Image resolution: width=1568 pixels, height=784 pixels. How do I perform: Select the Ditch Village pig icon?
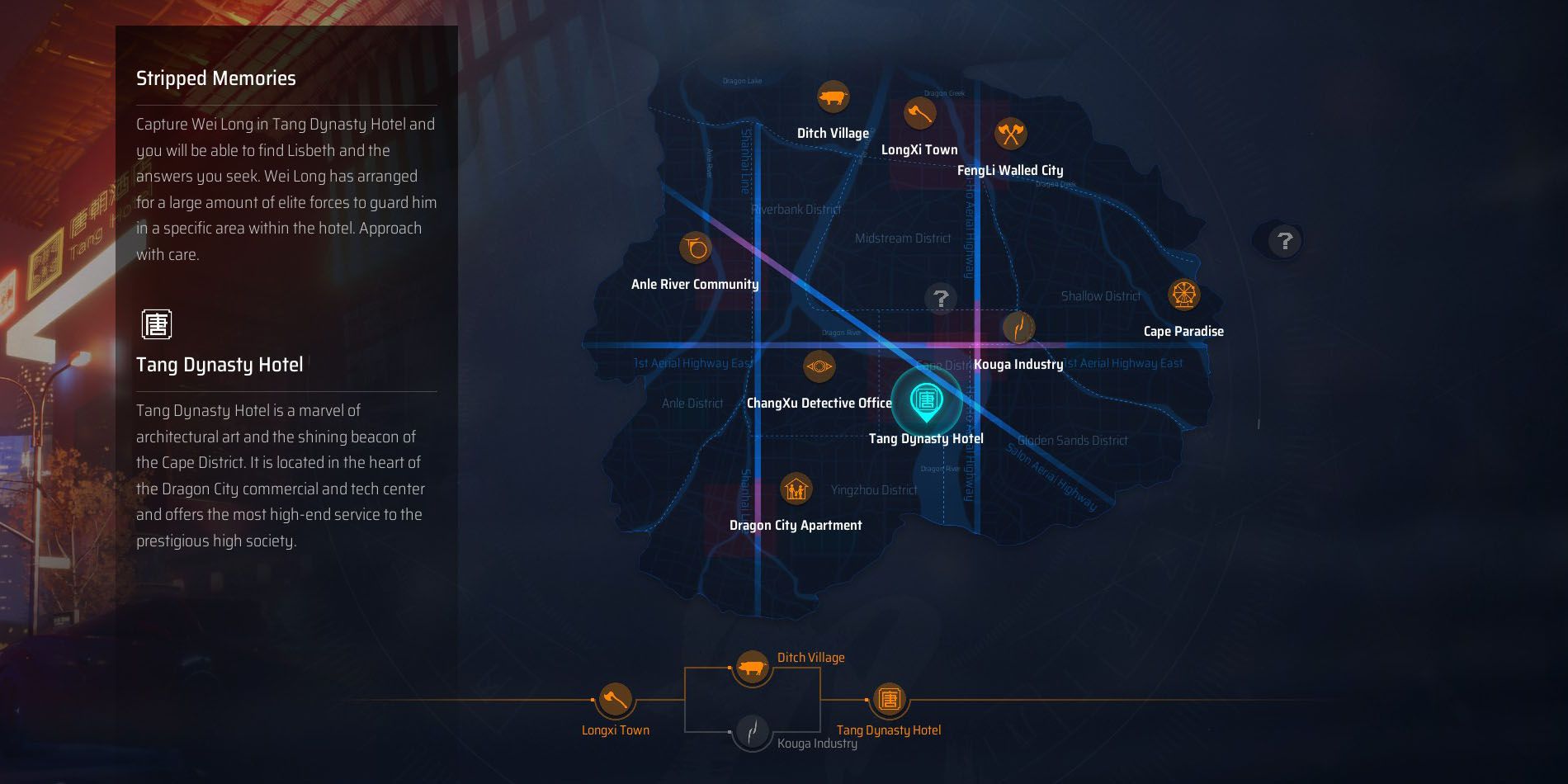[x=834, y=98]
